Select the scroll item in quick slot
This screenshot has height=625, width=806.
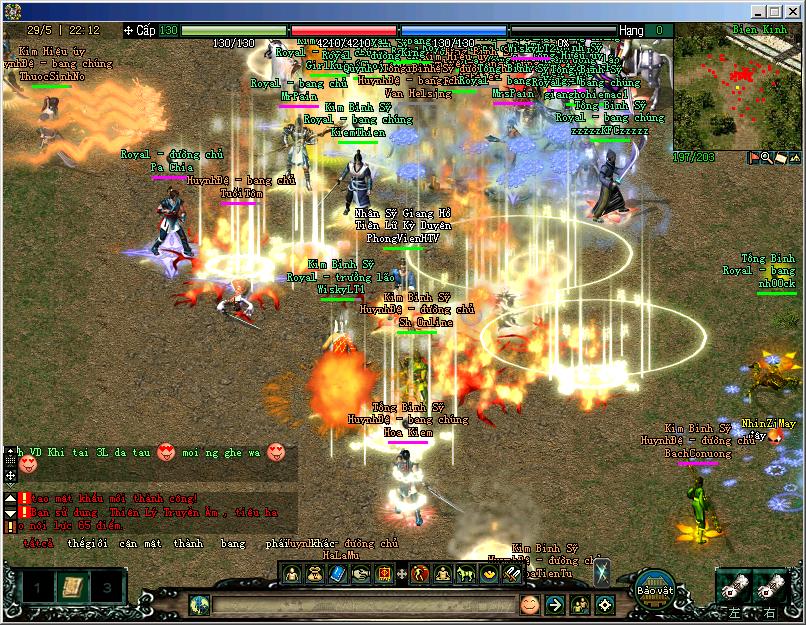point(71,586)
